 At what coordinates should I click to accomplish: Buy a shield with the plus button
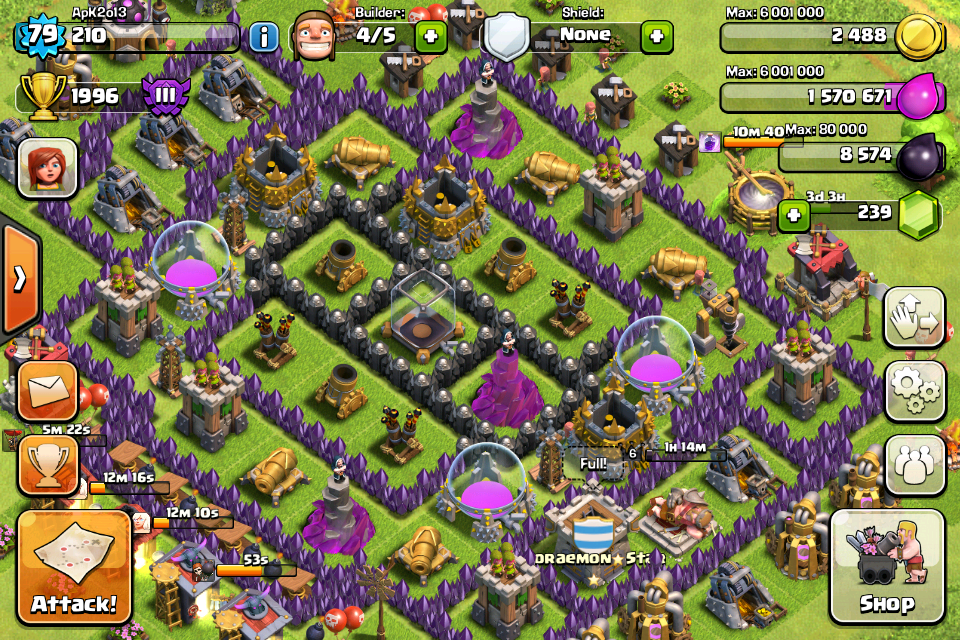click(x=656, y=38)
